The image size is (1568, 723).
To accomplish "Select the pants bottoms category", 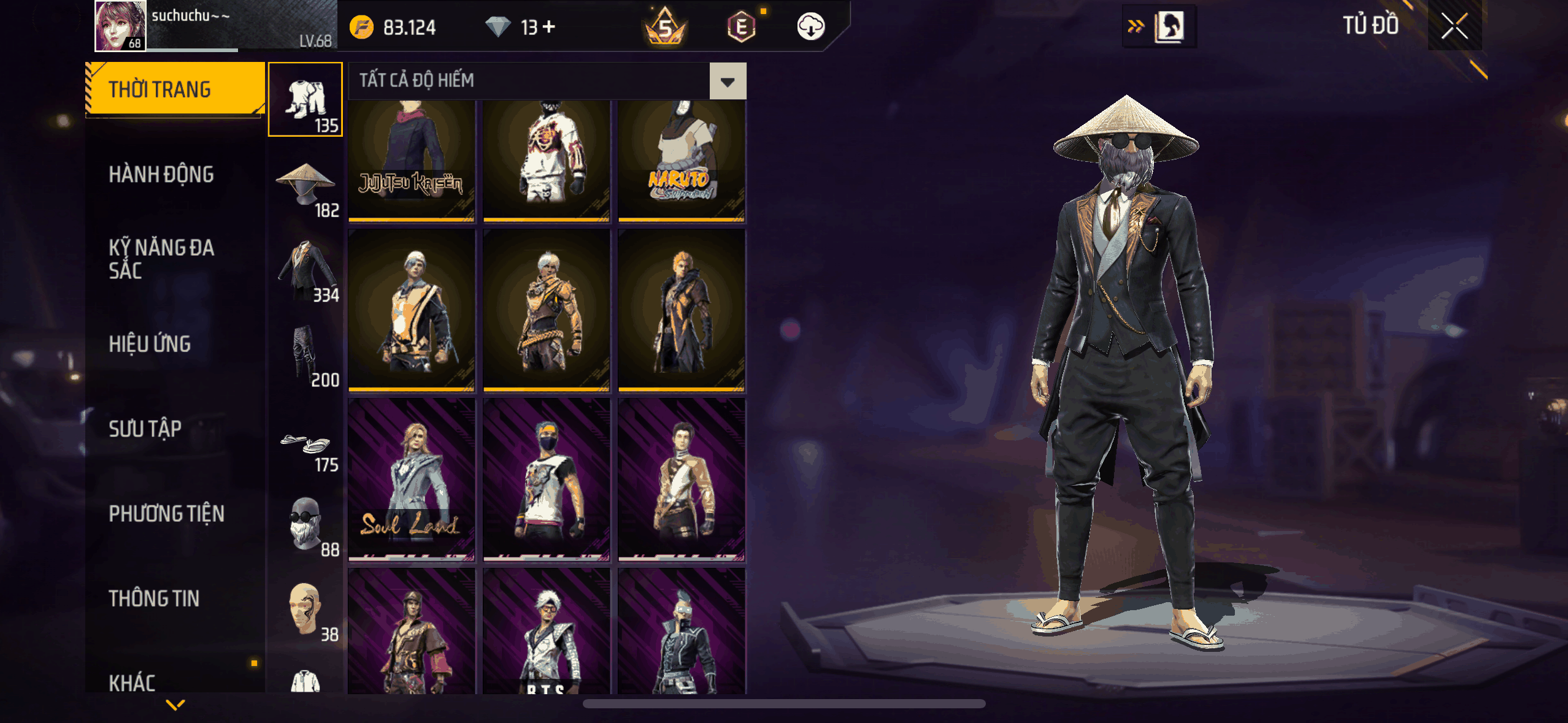I will coord(306,354).
